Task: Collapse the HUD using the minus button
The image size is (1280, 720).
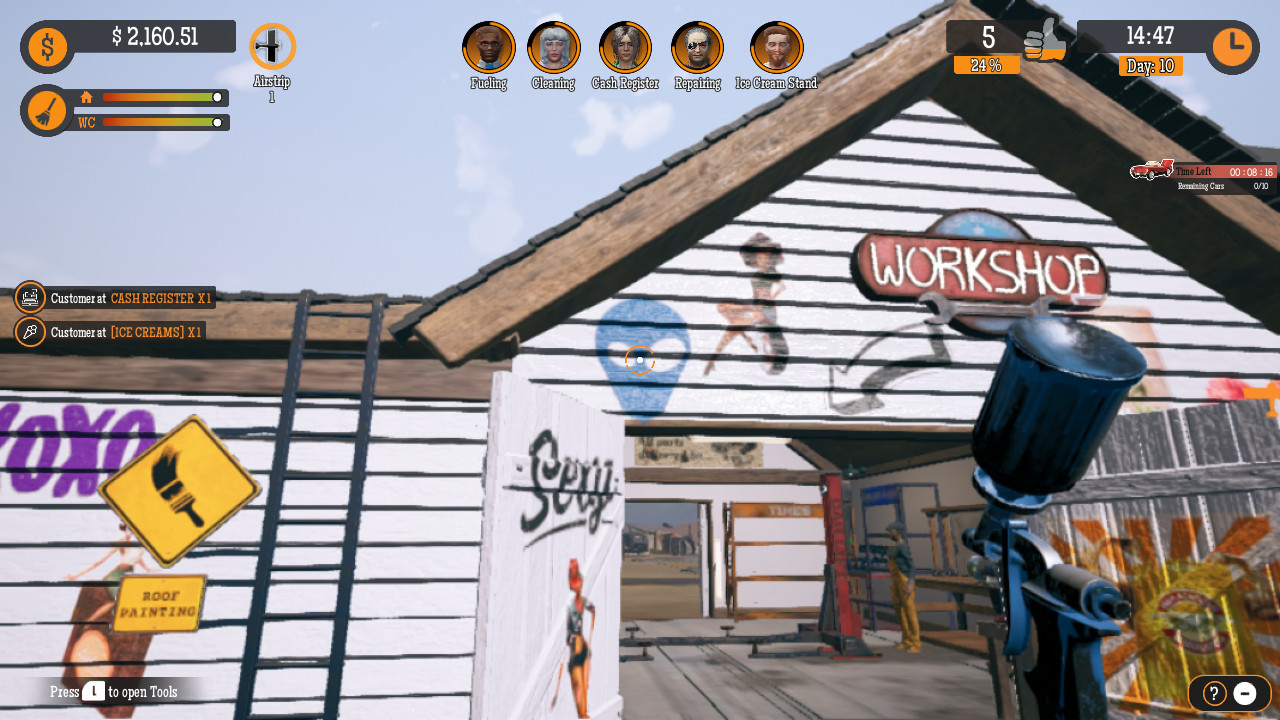Action: pos(1246,693)
